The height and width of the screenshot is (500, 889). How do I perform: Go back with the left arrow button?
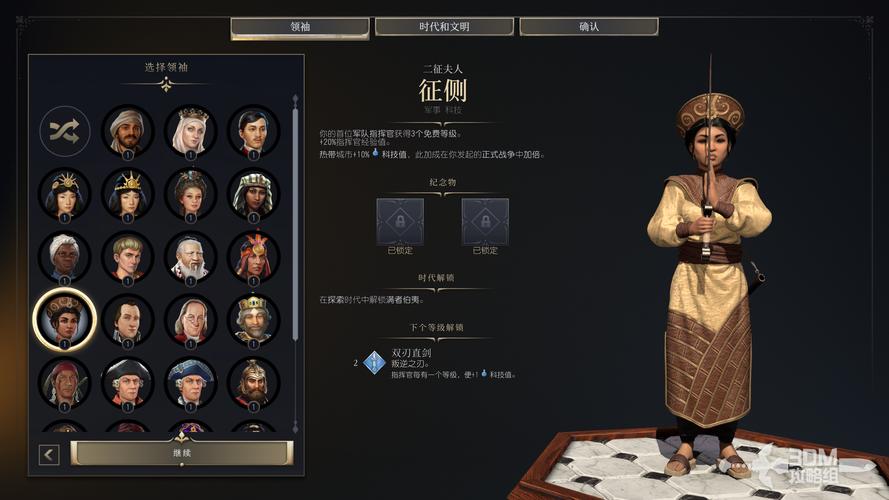point(49,455)
